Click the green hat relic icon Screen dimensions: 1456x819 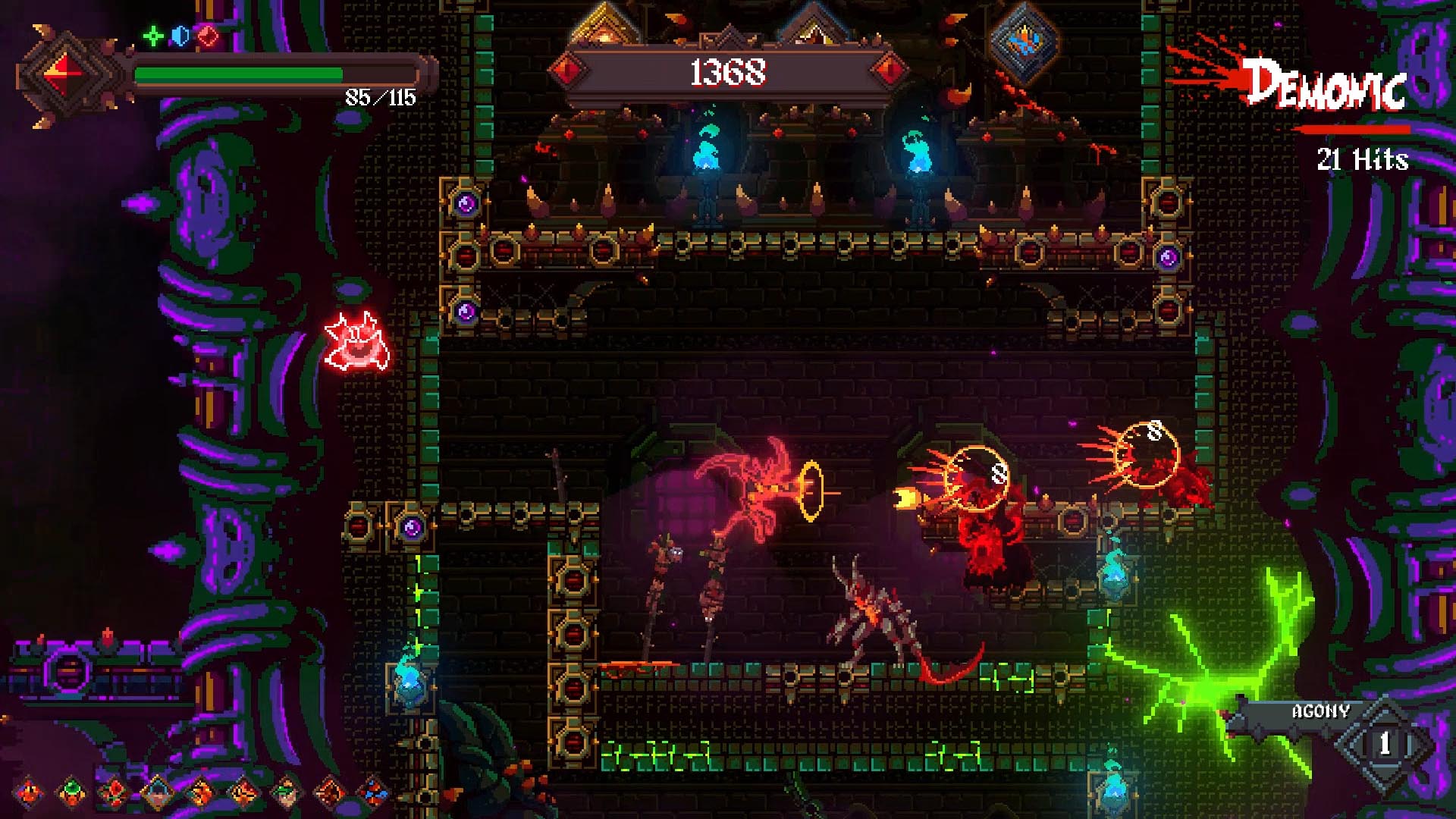(x=287, y=792)
